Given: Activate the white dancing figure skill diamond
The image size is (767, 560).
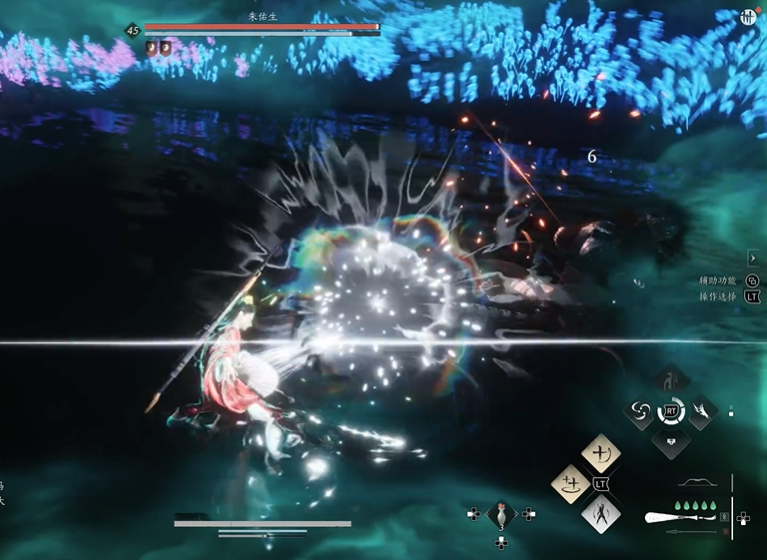Looking at the screenshot, I should click(x=601, y=515).
